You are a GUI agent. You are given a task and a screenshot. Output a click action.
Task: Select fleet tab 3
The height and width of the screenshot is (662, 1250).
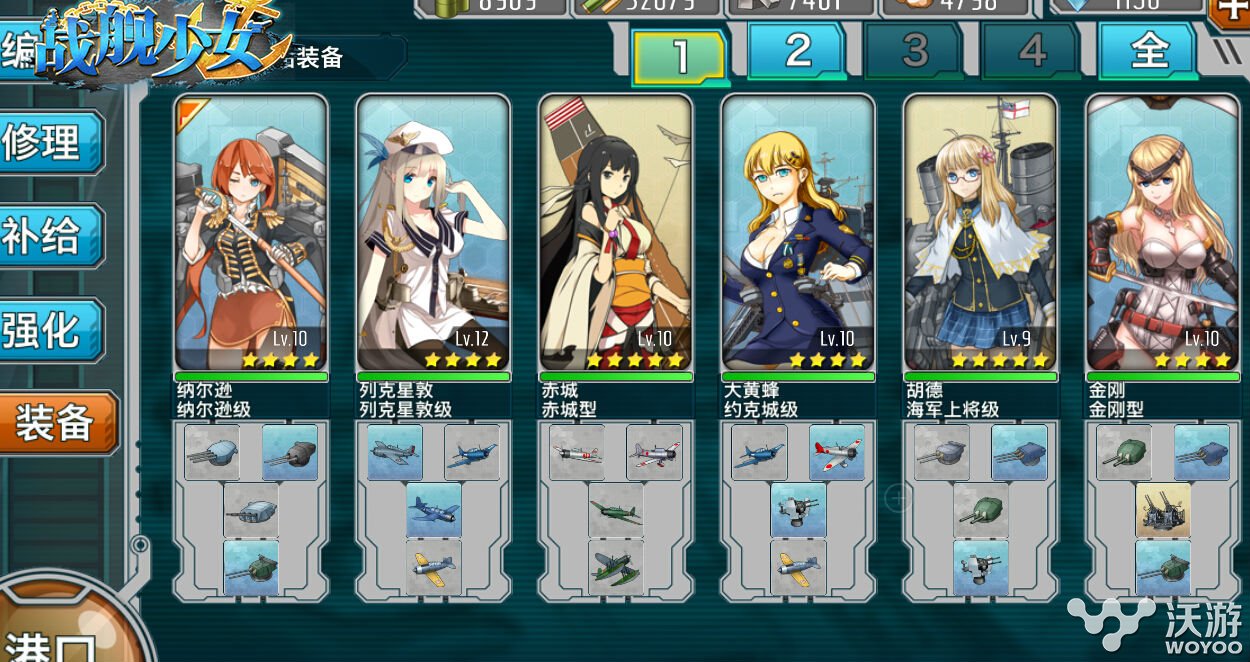914,50
